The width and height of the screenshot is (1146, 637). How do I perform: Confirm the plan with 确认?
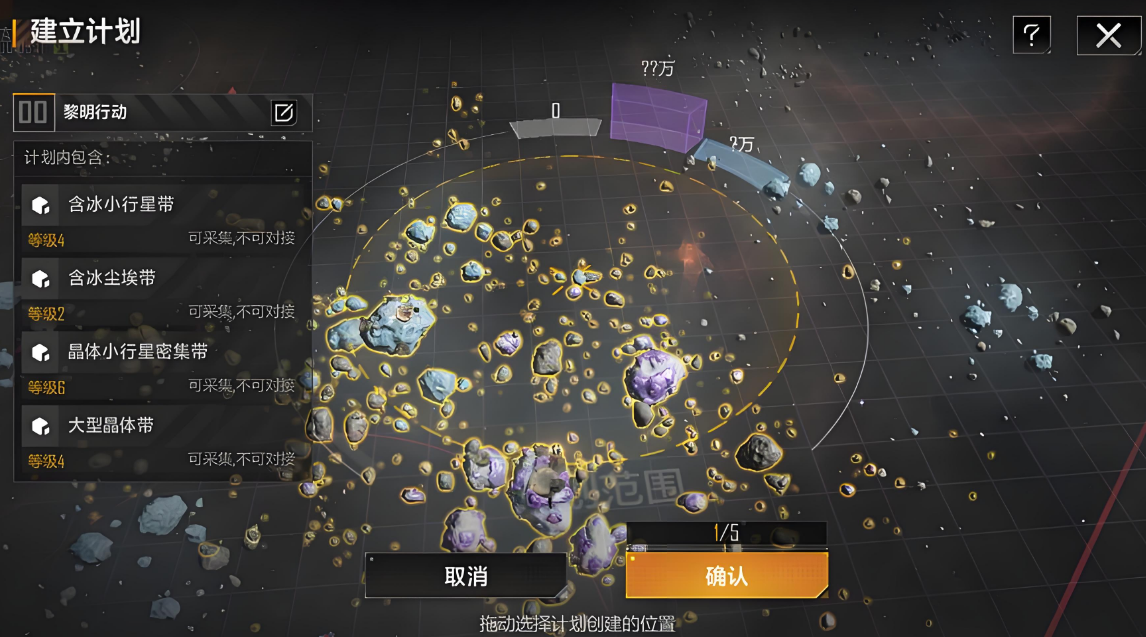pyautogui.click(x=727, y=576)
